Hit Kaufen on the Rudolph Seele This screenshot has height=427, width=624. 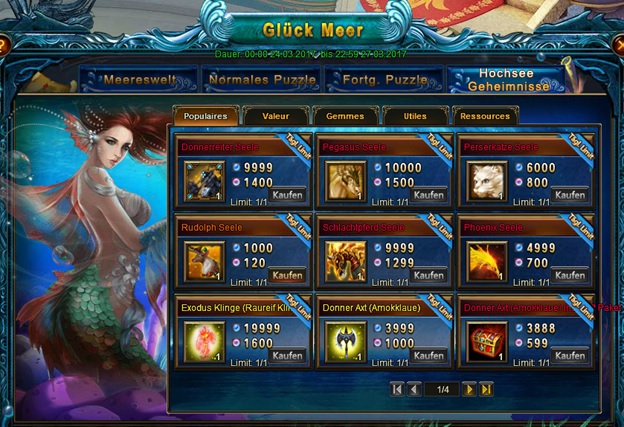click(288, 276)
